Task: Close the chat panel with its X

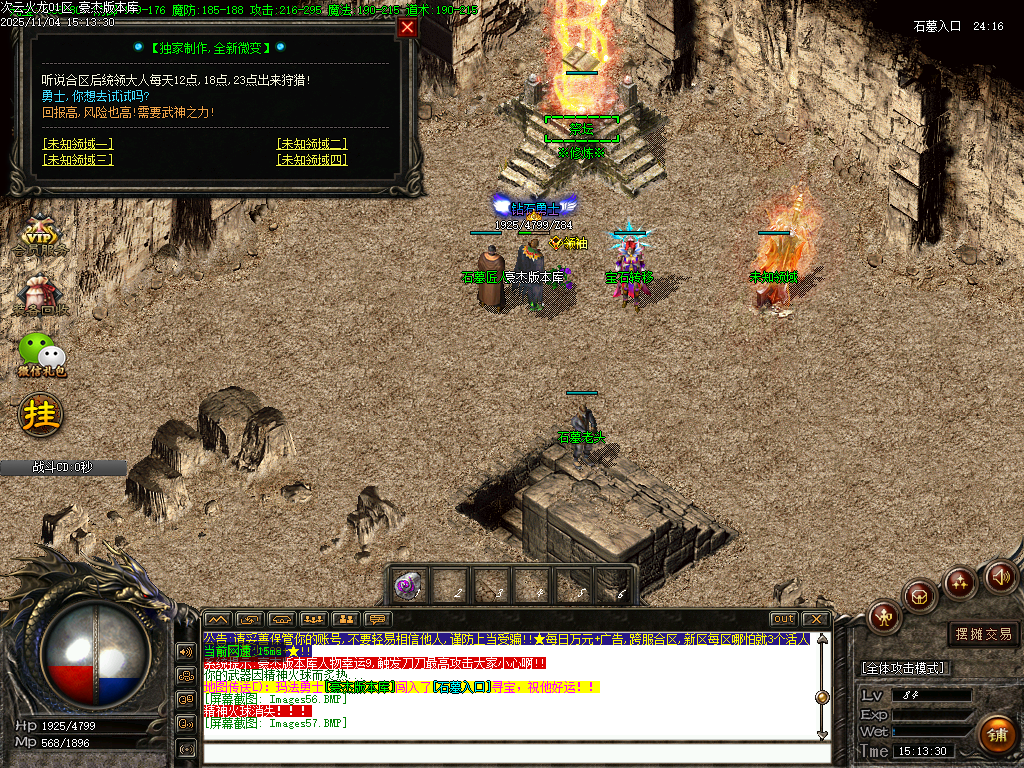Action: [x=816, y=619]
